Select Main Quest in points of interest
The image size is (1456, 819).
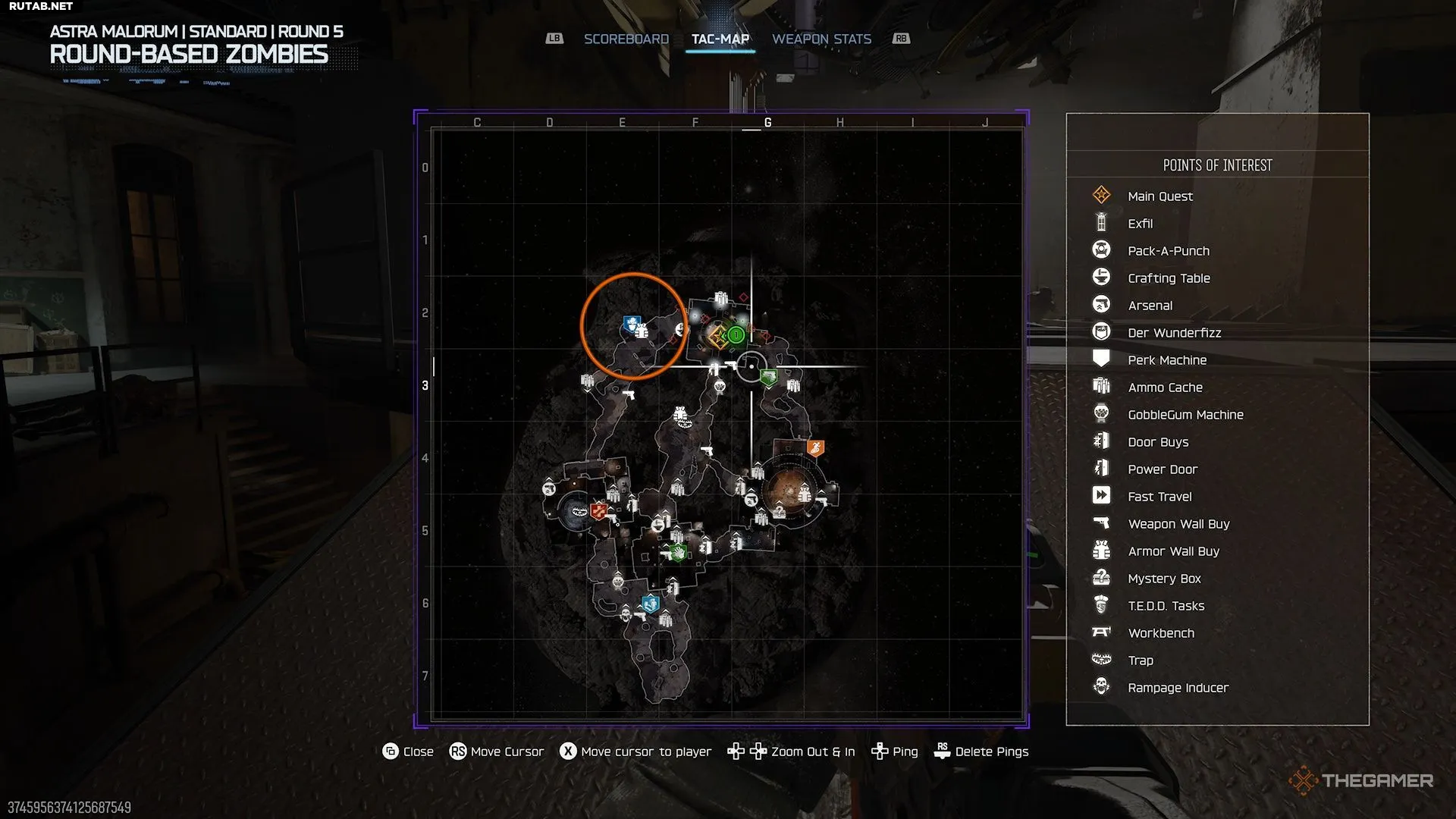click(1159, 196)
